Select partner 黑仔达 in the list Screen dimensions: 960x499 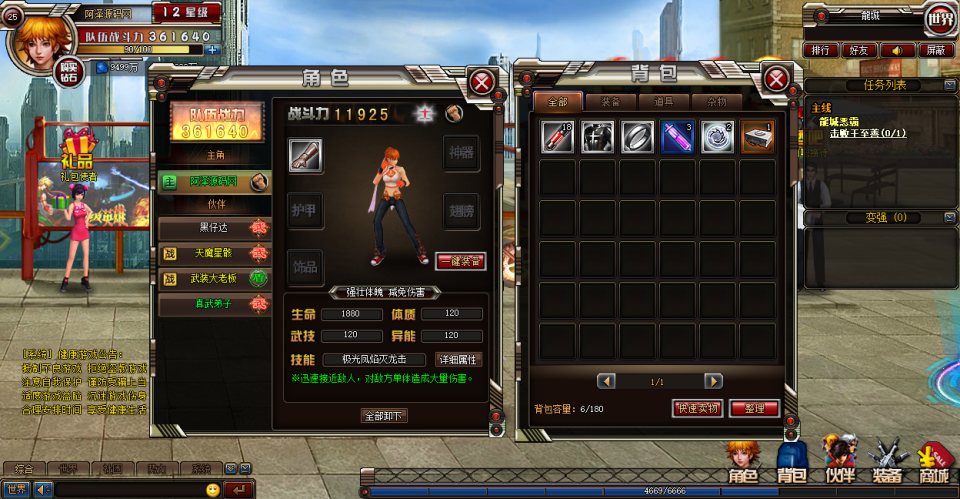click(215, 228)
